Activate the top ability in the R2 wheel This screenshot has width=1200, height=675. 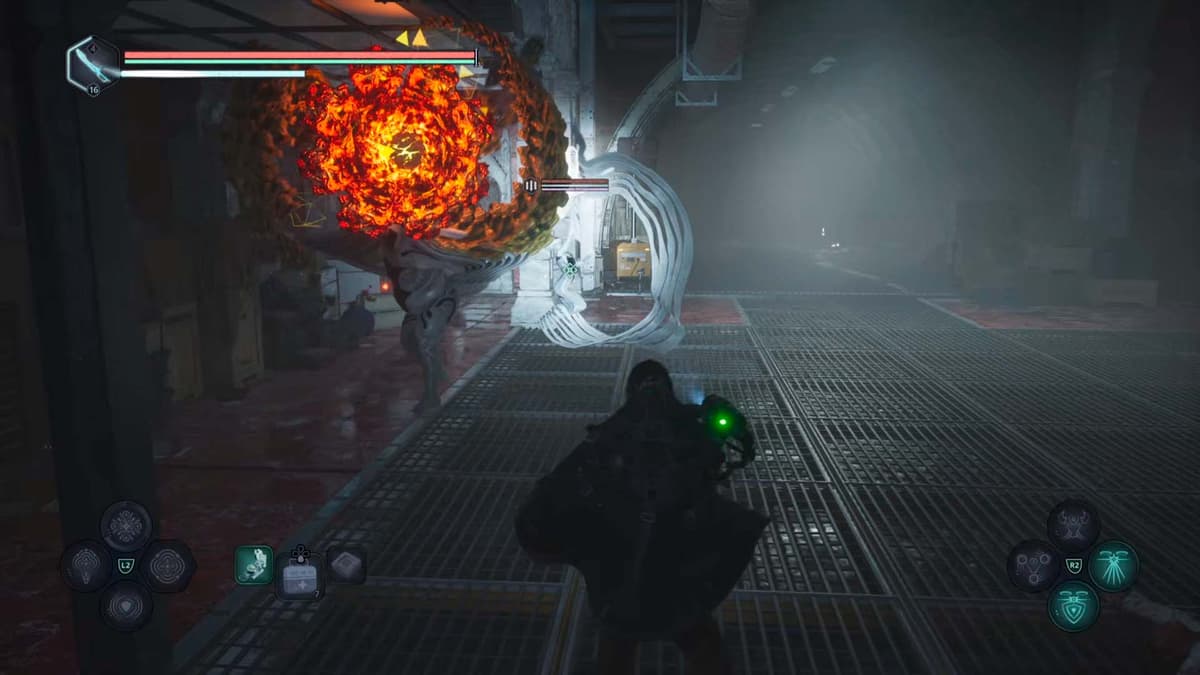pyautogui.click(x=1073, y=526)
